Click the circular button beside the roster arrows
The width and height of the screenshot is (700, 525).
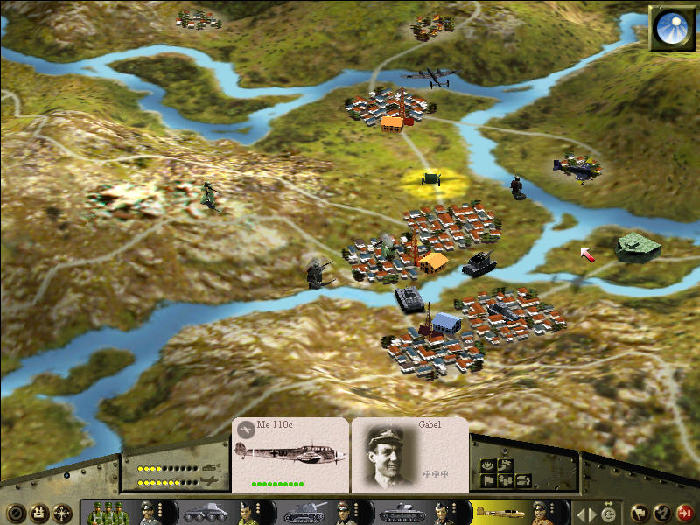click(608, 513)
